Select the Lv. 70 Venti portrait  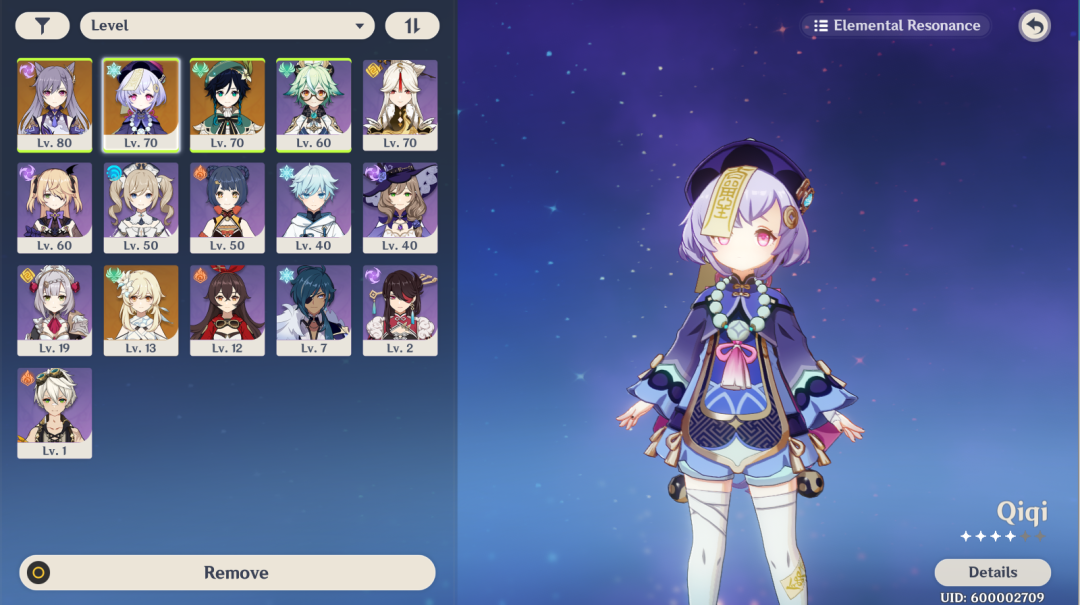(227, 104)
